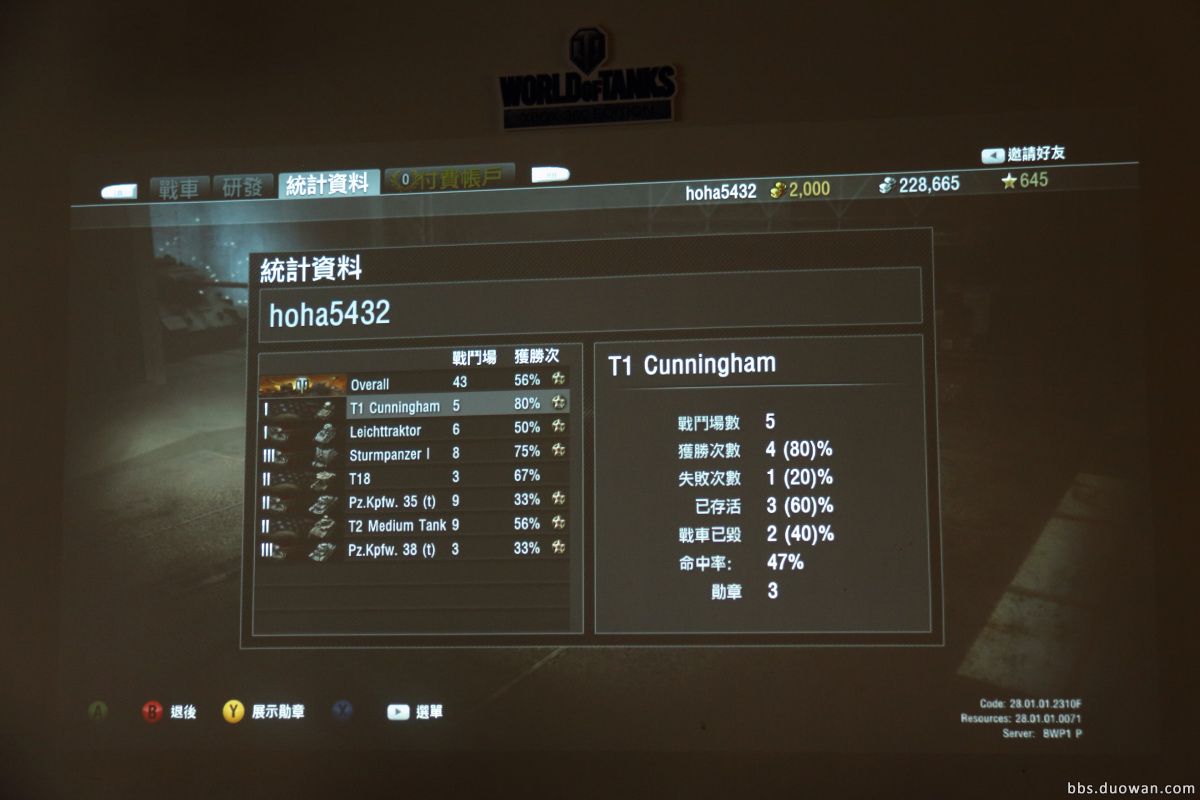Select the Leichttraktor row
The width and height of the screenshot is (1200, 800).
tap(413, 431)
